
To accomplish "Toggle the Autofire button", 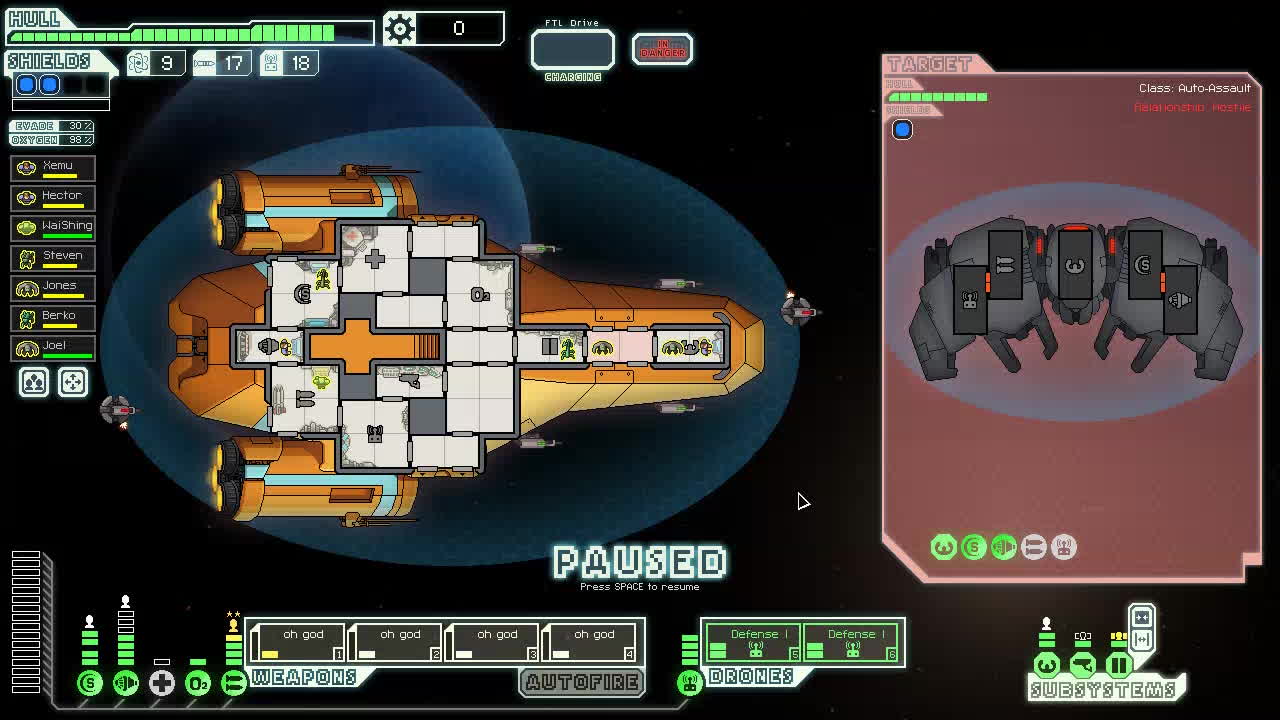I will [x=582, y=682].
